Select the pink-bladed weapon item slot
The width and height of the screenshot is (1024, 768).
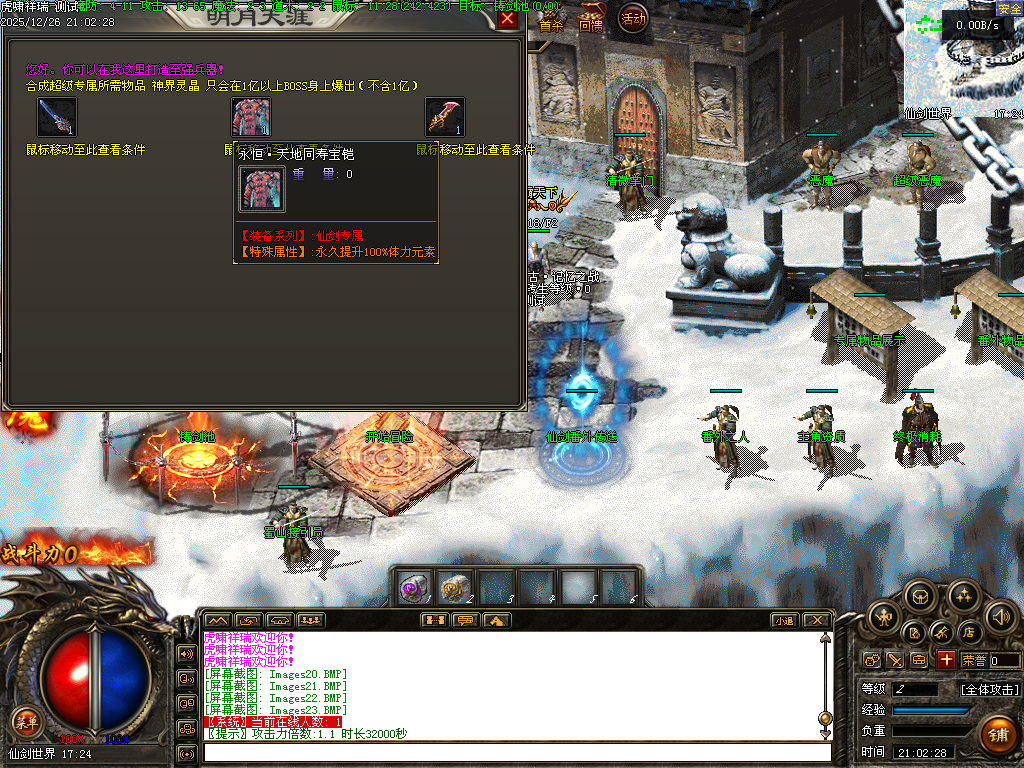pos(445,117)
